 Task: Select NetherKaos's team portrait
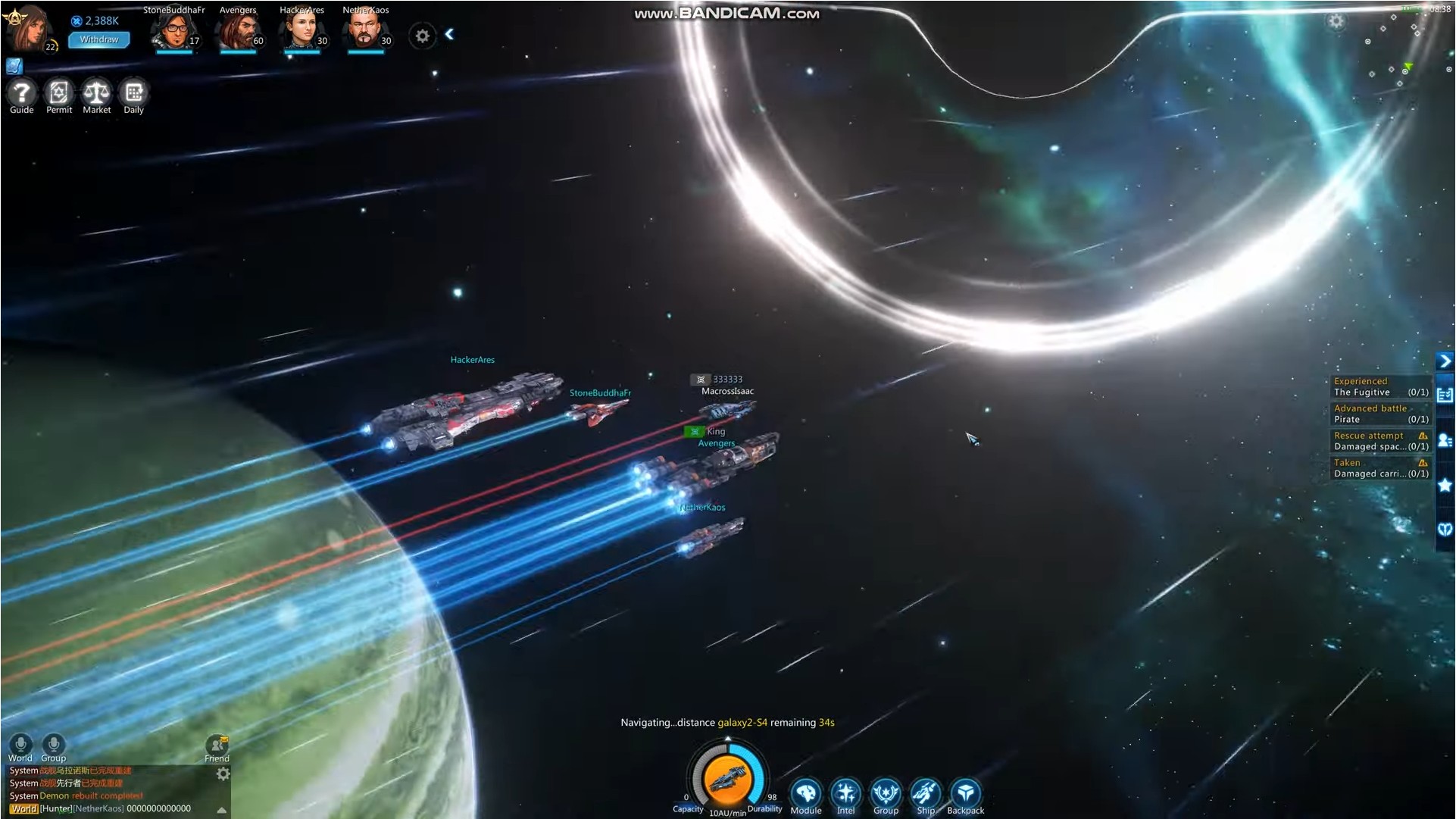coord(365,32)
